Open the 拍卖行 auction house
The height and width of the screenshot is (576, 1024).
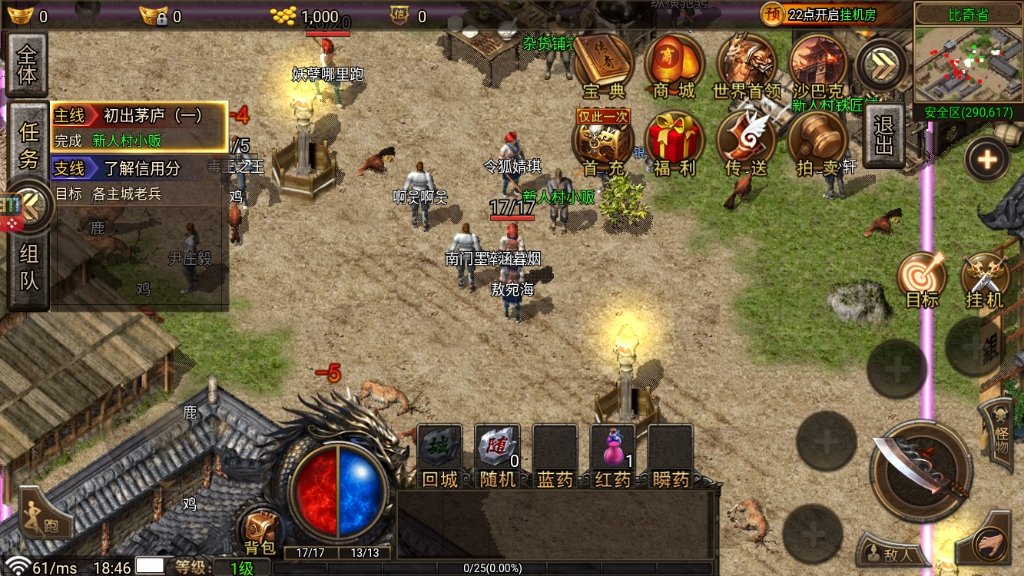click(820, 140)
